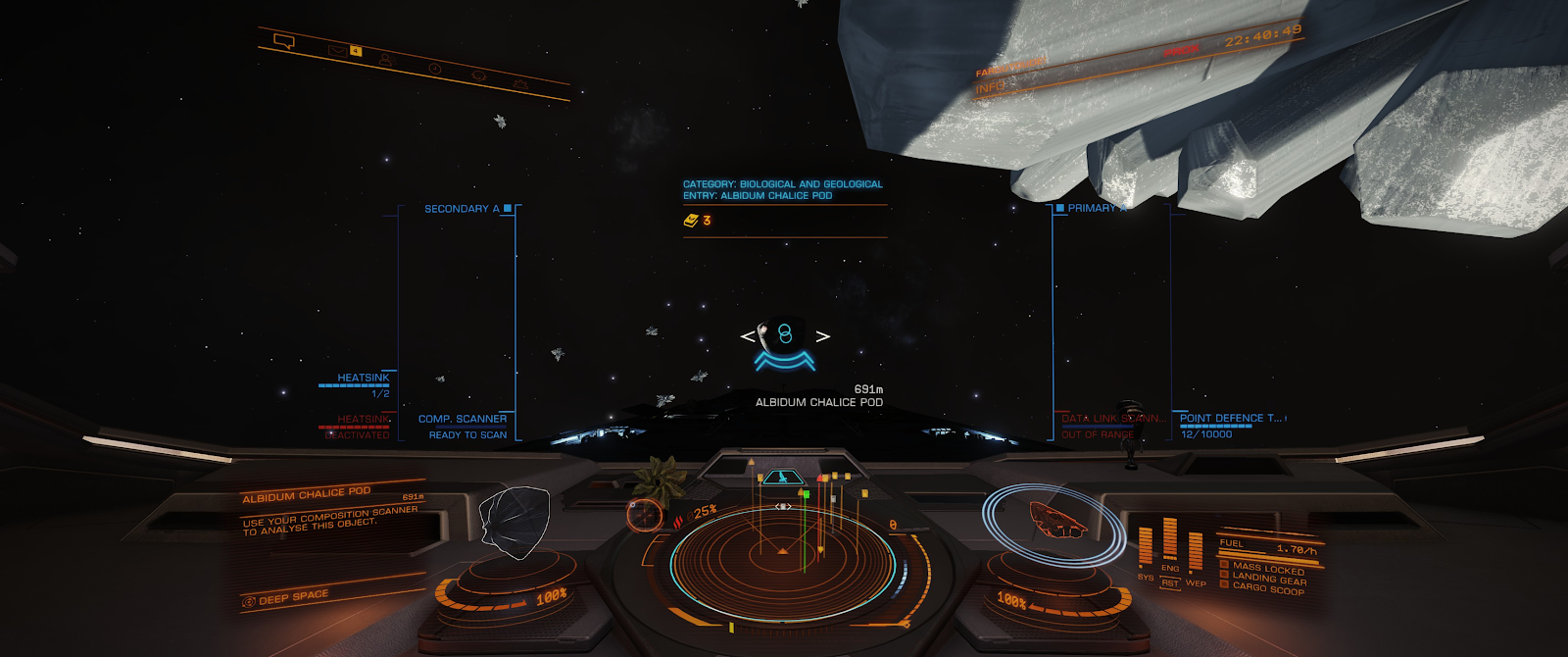Click the targeted Albidum Chalice Pod reticle
Viewport: 1568px width, 657px height.
tap(784, 336)
